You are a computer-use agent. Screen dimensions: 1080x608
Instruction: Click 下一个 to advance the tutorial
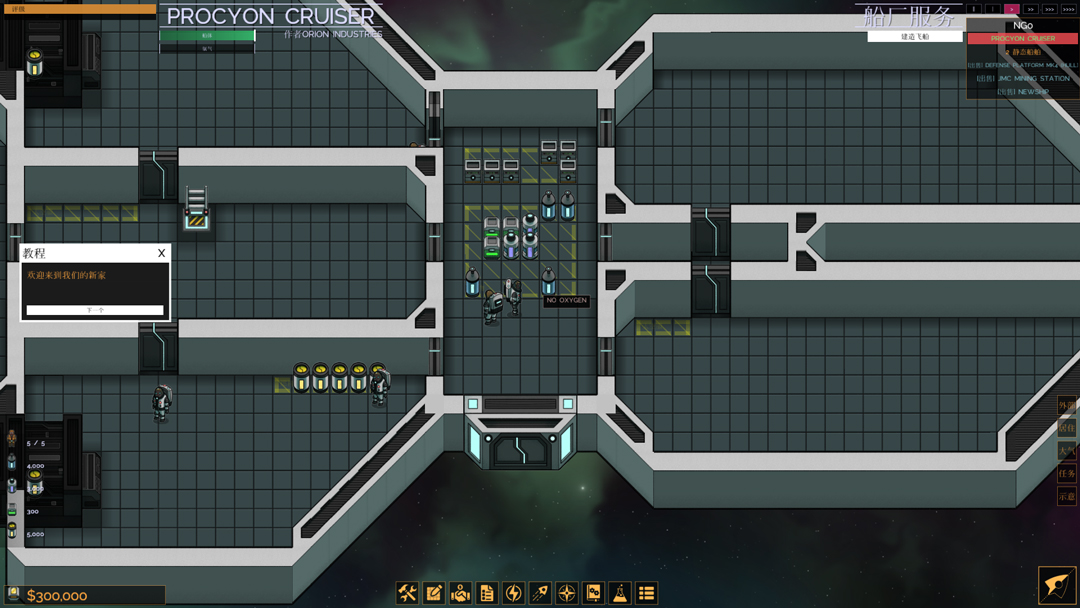pyautogui.click(x=95, y=310)
